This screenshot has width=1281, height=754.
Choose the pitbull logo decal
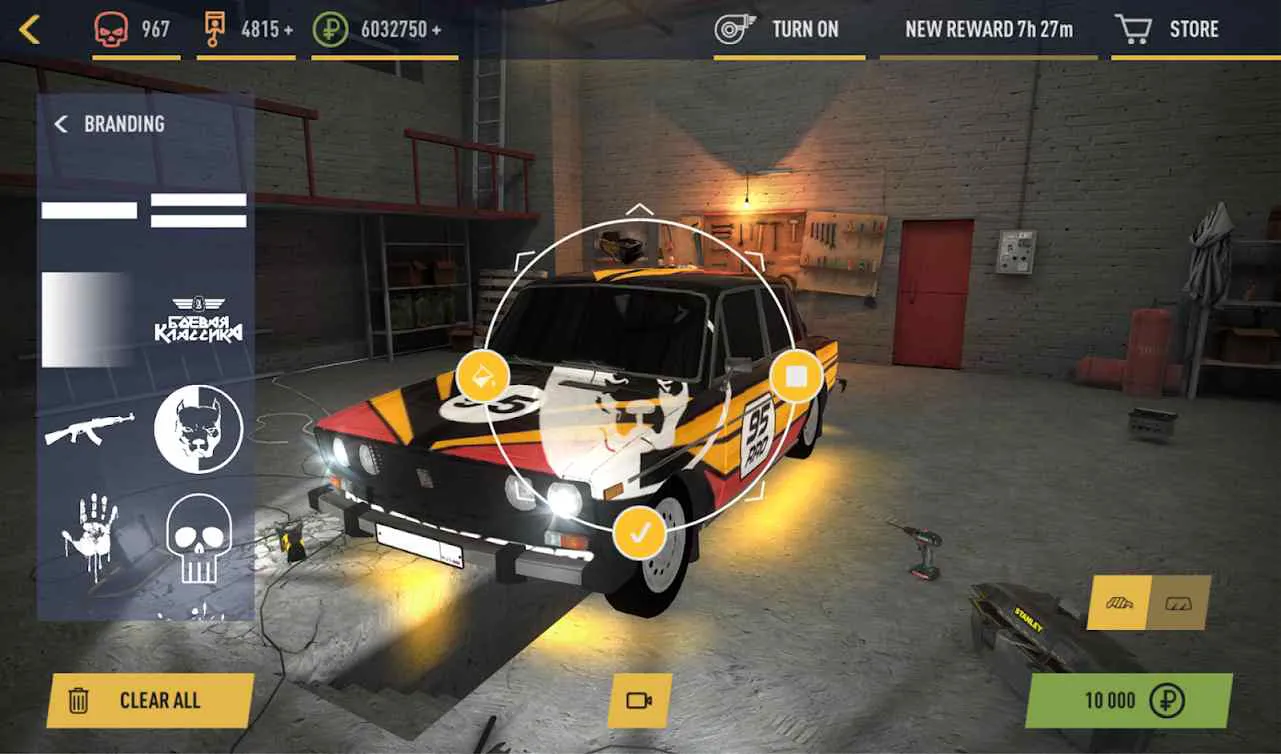tap(197, 425)
